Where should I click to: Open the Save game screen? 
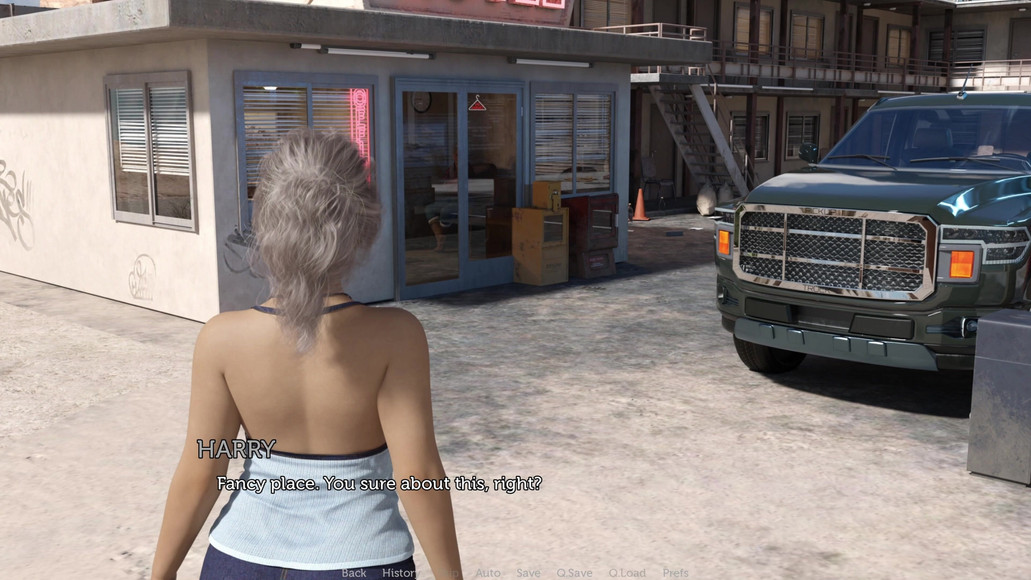pos(528,573)
